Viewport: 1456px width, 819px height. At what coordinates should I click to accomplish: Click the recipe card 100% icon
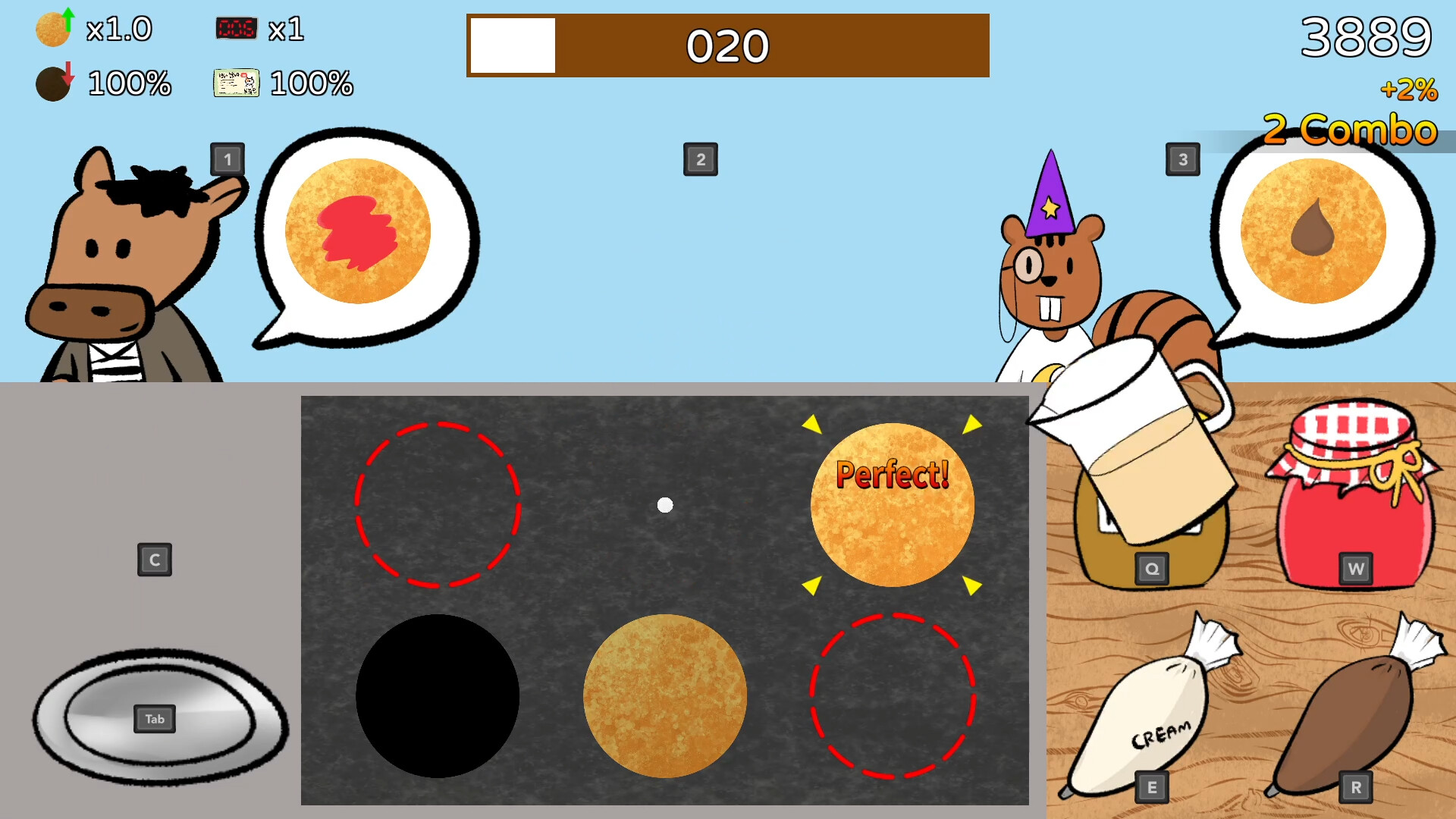click(x=236, y=83)
